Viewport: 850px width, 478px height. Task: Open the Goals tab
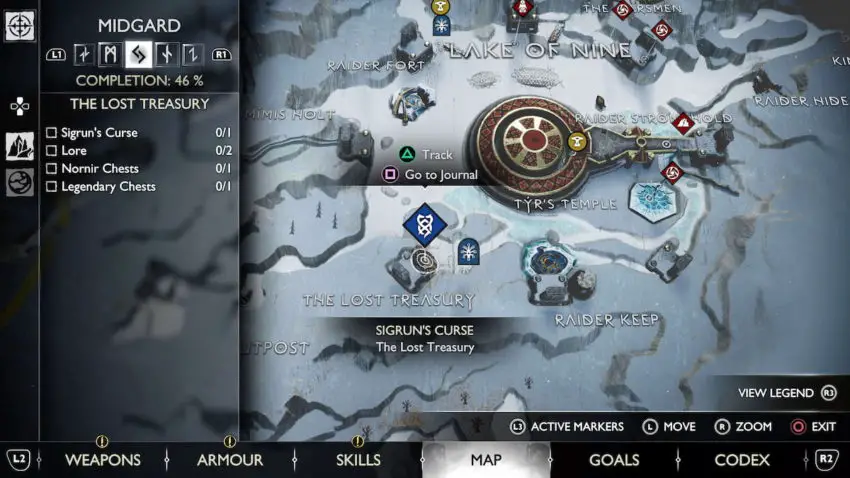[613, 460]
